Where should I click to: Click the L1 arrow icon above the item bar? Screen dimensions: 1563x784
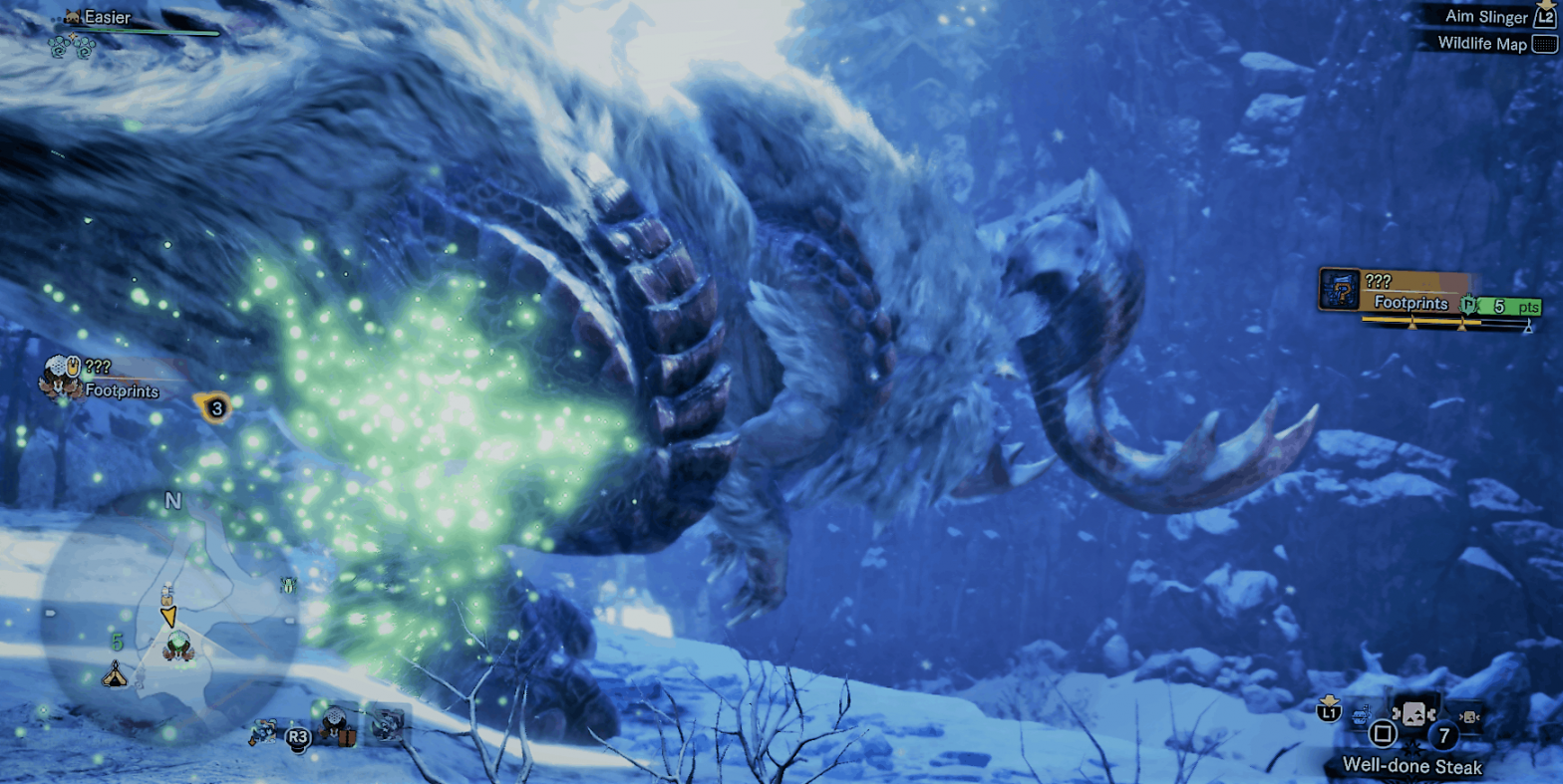(1330, 709)
